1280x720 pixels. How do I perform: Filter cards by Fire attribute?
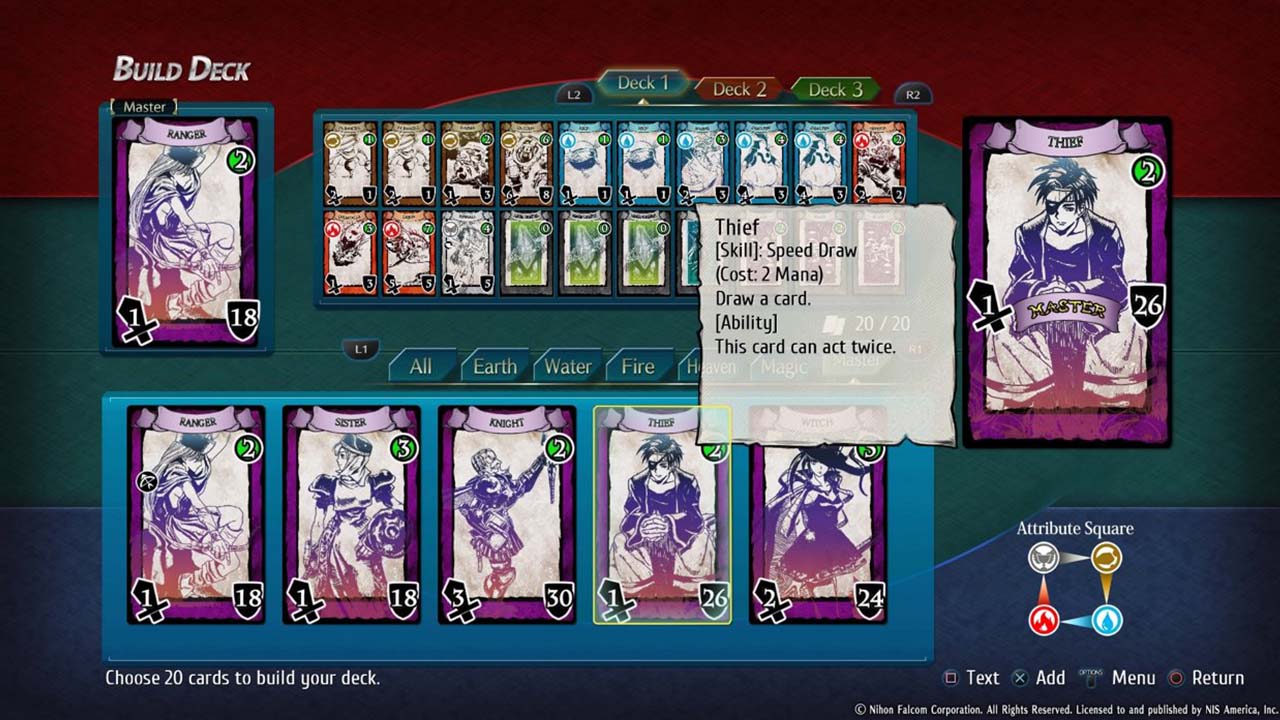coord(637,367)
